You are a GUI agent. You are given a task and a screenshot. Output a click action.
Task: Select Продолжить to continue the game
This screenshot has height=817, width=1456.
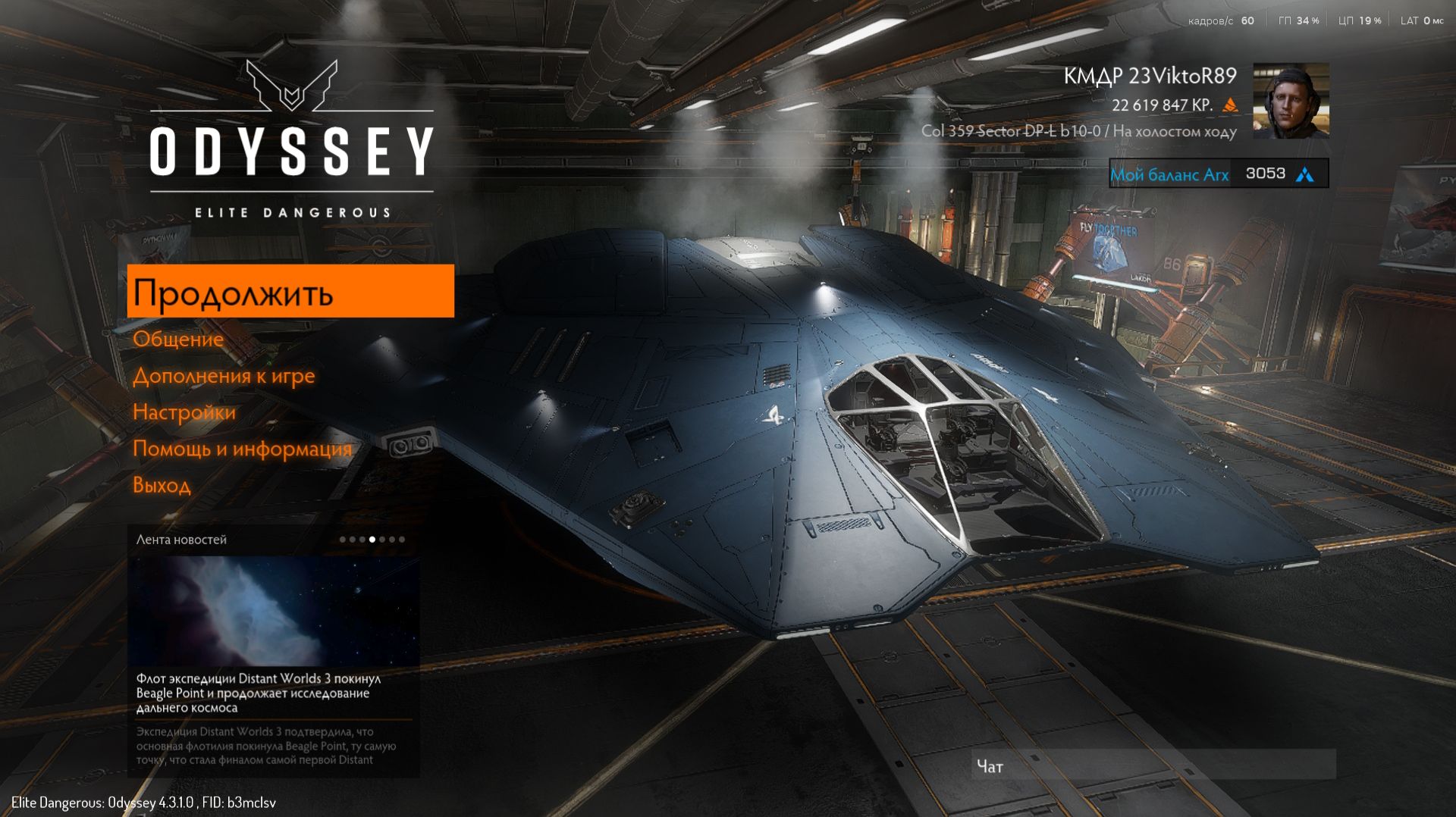pyautogui.click(x=290, y=292)
